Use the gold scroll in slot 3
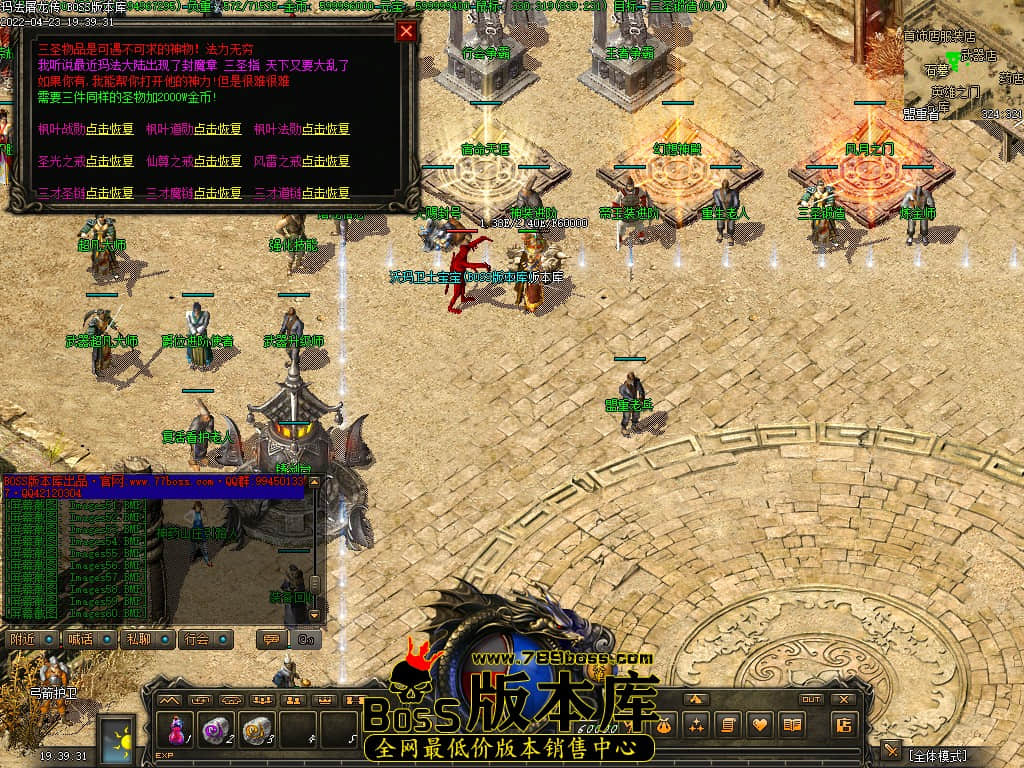The image size is (1024, 768). [257, 730]
